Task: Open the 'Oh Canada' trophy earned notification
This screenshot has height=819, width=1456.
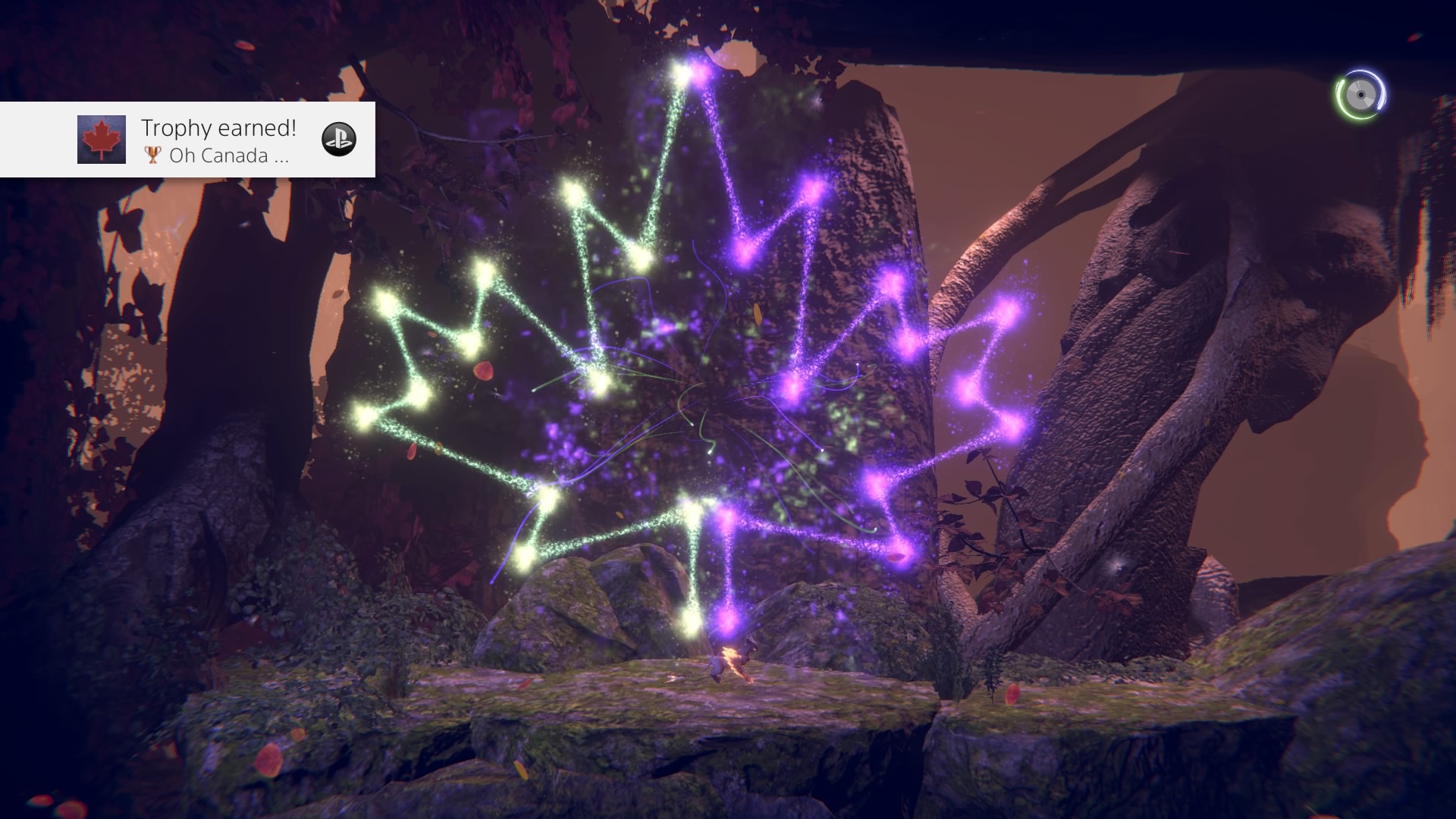Action: click(x=218, y=140)
